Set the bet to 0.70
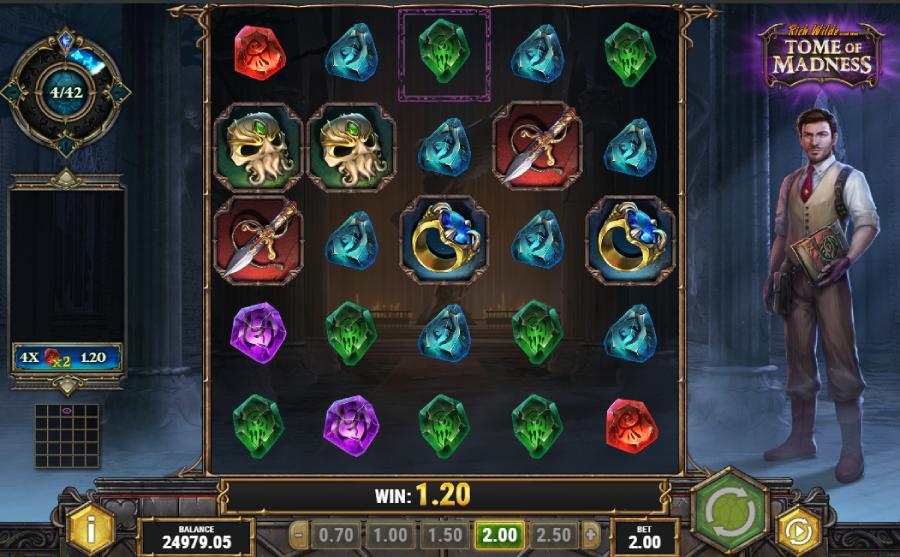Image resolution: width=900 pixels, height=557 pixels. coord(337,534)
